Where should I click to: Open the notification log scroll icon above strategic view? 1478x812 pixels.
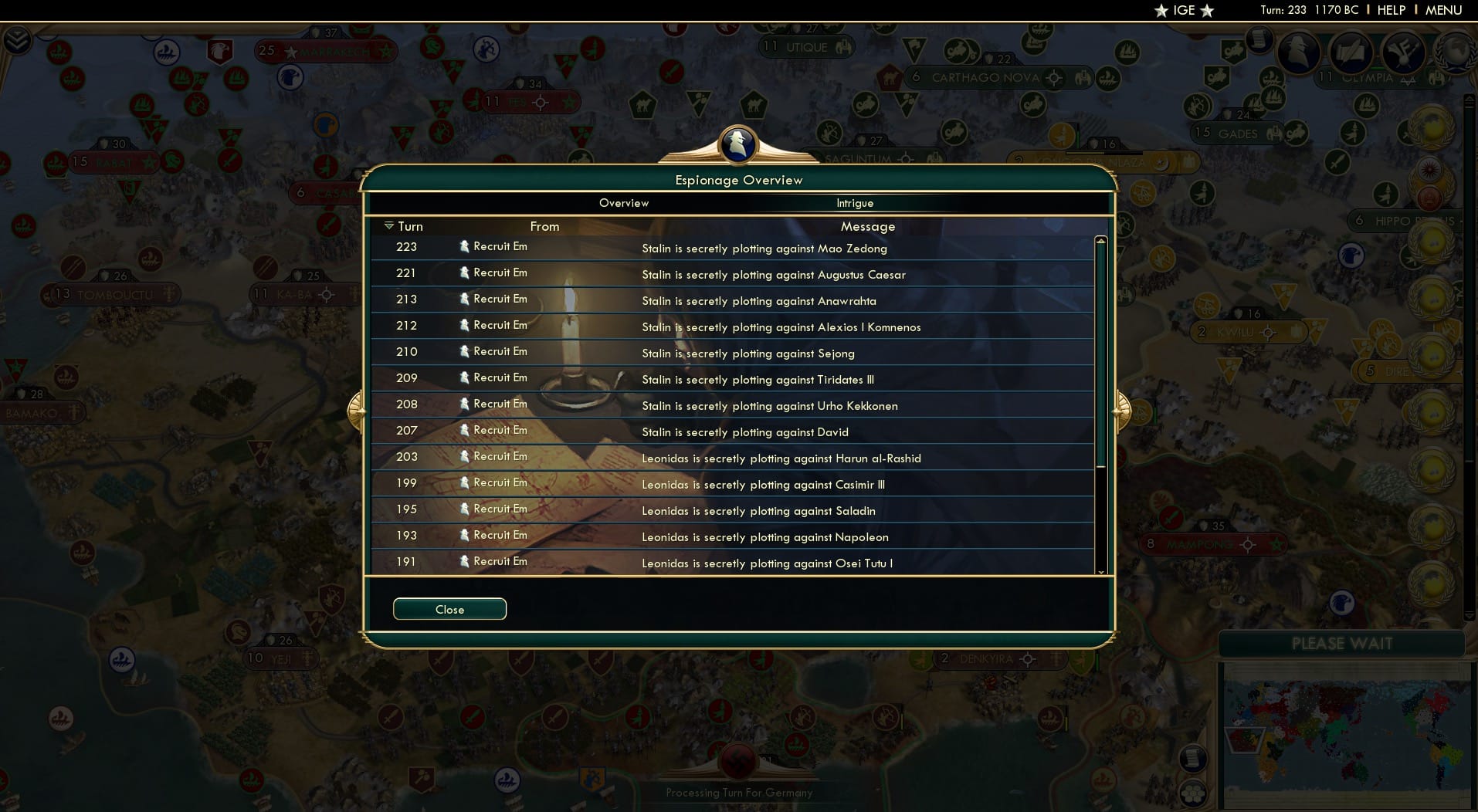coord(1192,760)
